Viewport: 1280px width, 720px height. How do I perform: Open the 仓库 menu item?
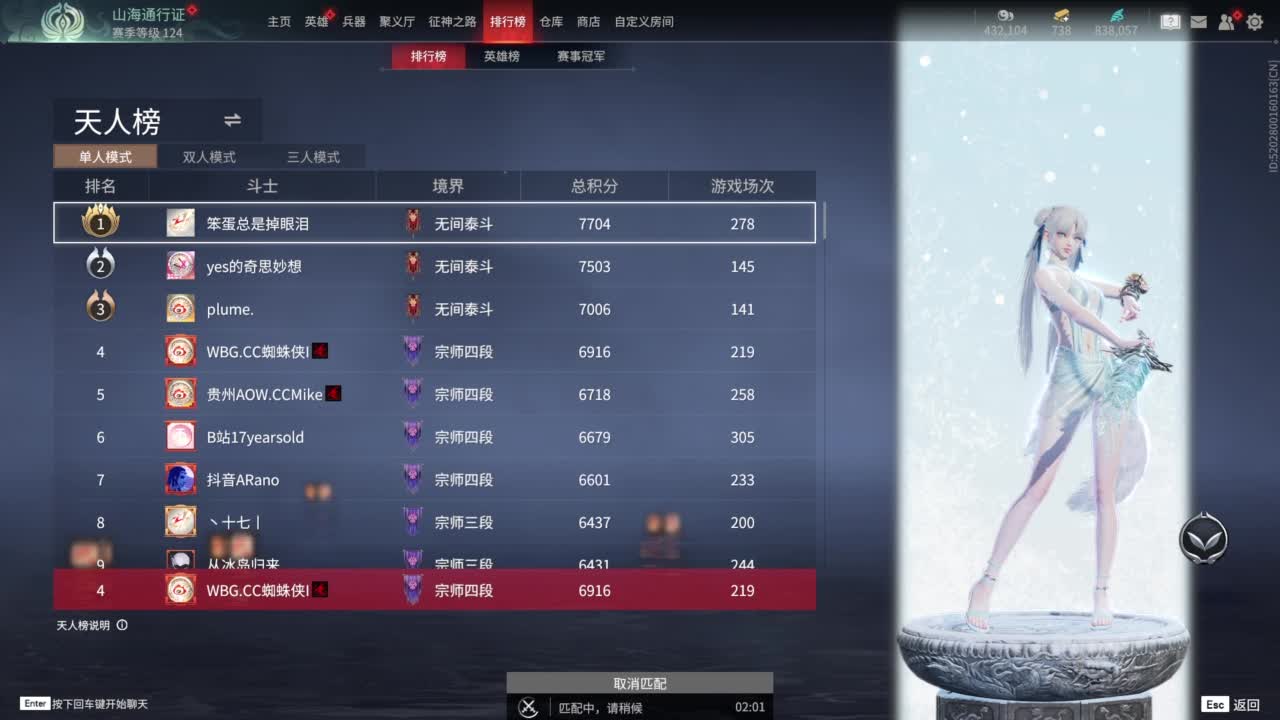550,21
